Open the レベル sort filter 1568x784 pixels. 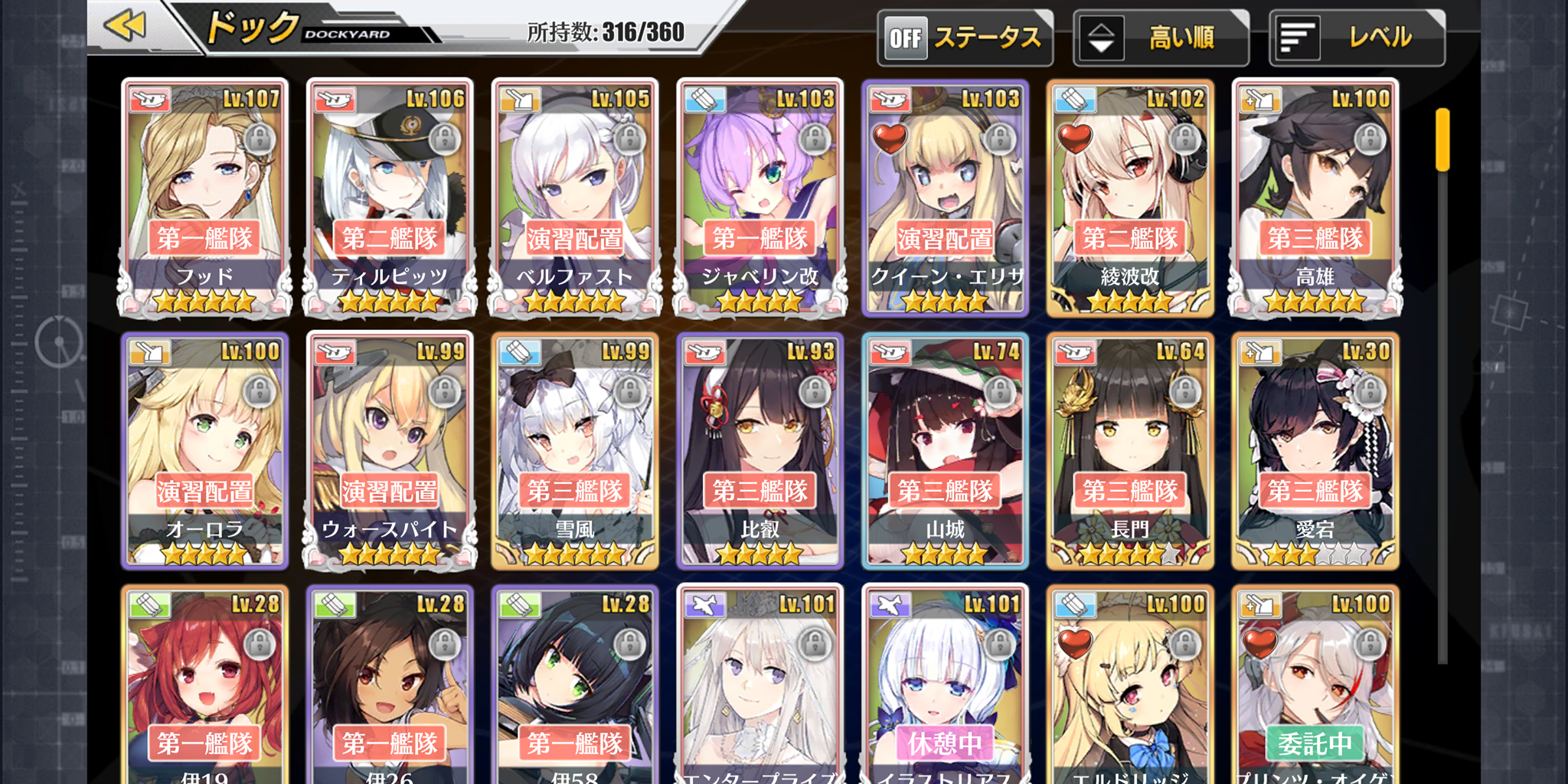click(x=1357, y=38)
